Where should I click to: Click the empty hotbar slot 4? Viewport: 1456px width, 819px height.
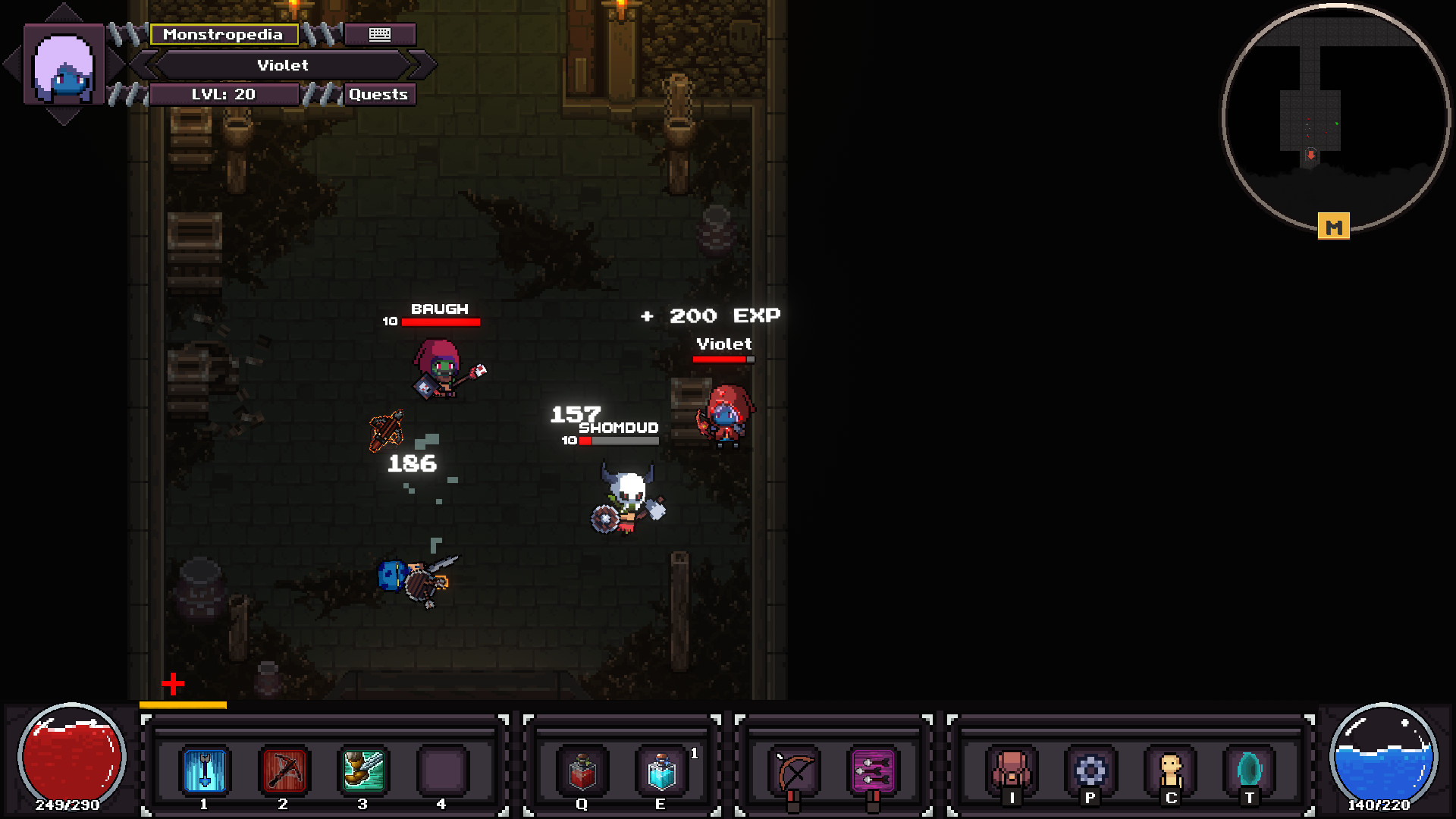[x=444, y=770]
